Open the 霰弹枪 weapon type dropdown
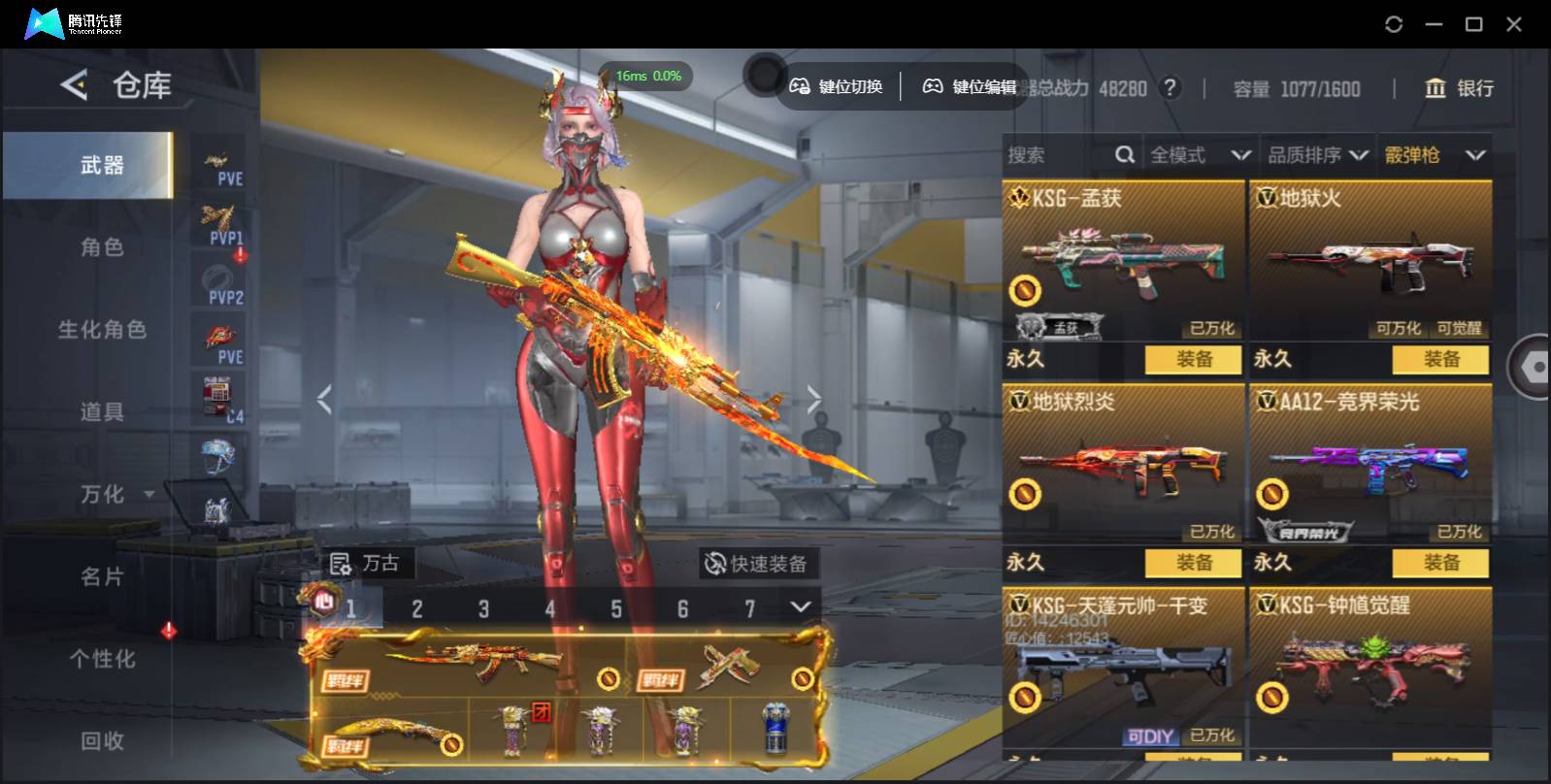 point(1435,155)
